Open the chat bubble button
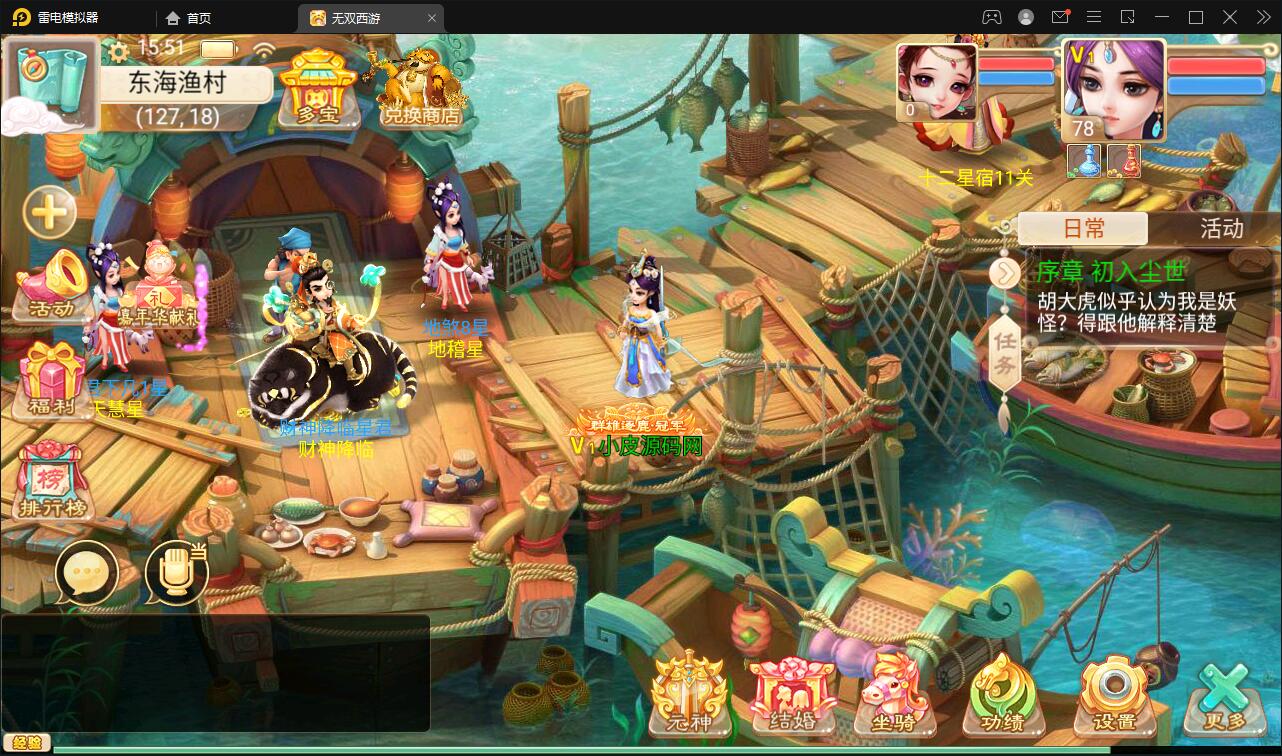The width and height of the screenshot is (1282, 756). coord(87,573)
